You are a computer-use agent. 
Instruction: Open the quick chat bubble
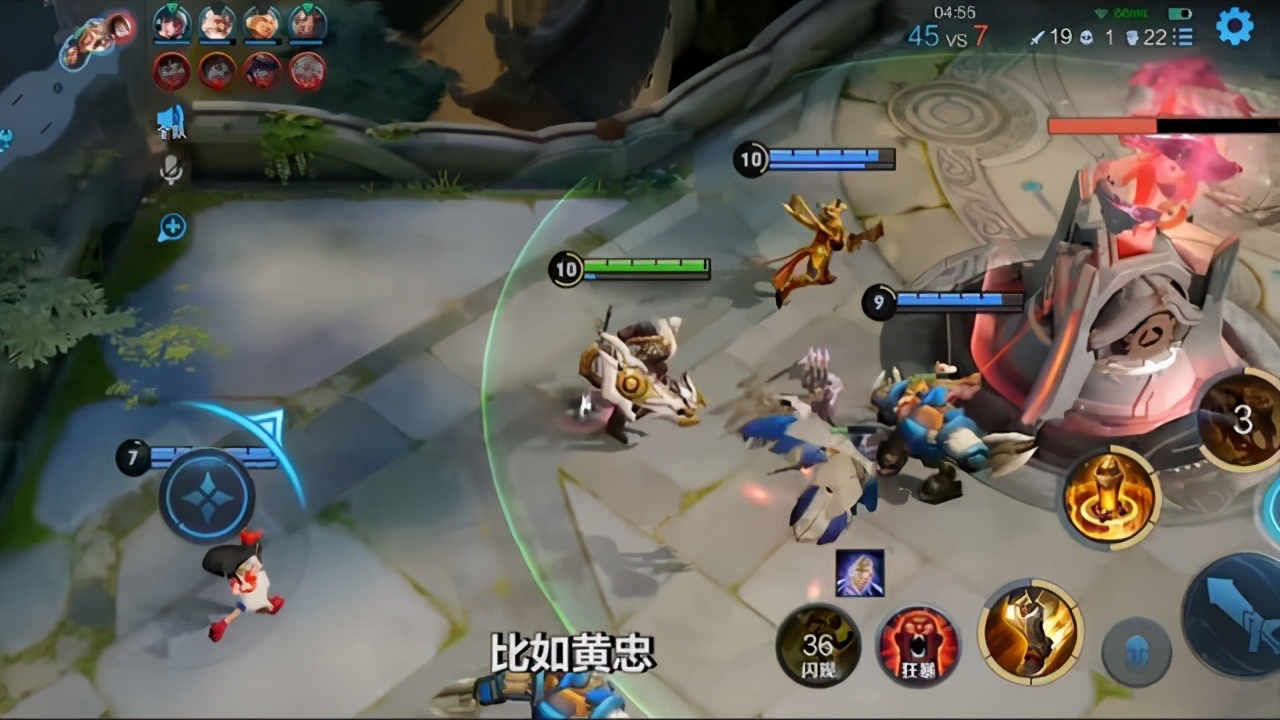[x=171, y=228]
